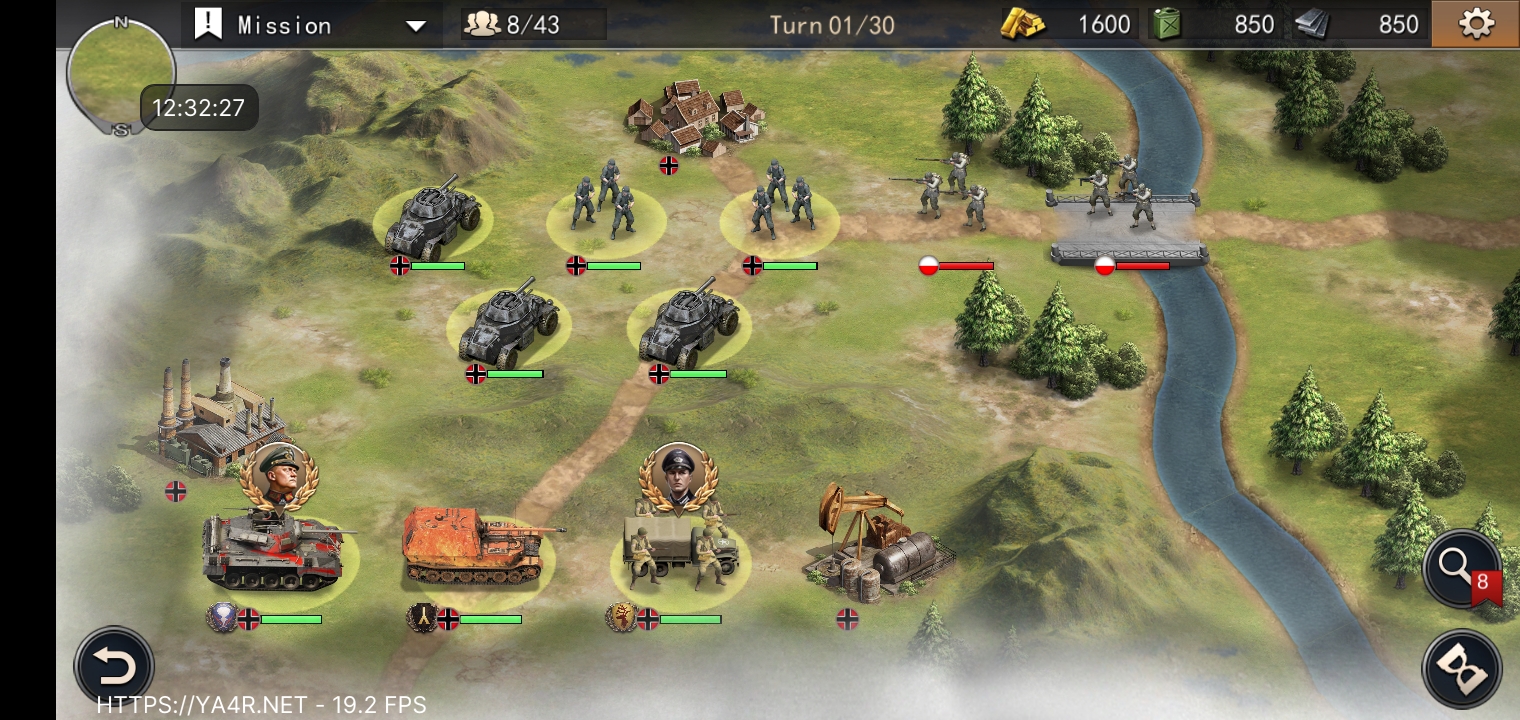Tap the green fuel canister icon
The width and height of the screenshot is (1520, 720).
coord(1166,24)
